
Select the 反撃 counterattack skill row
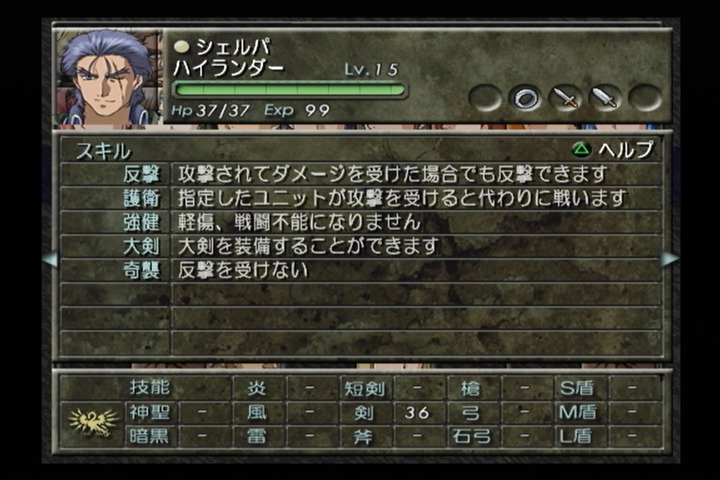[x=360, y=174]
